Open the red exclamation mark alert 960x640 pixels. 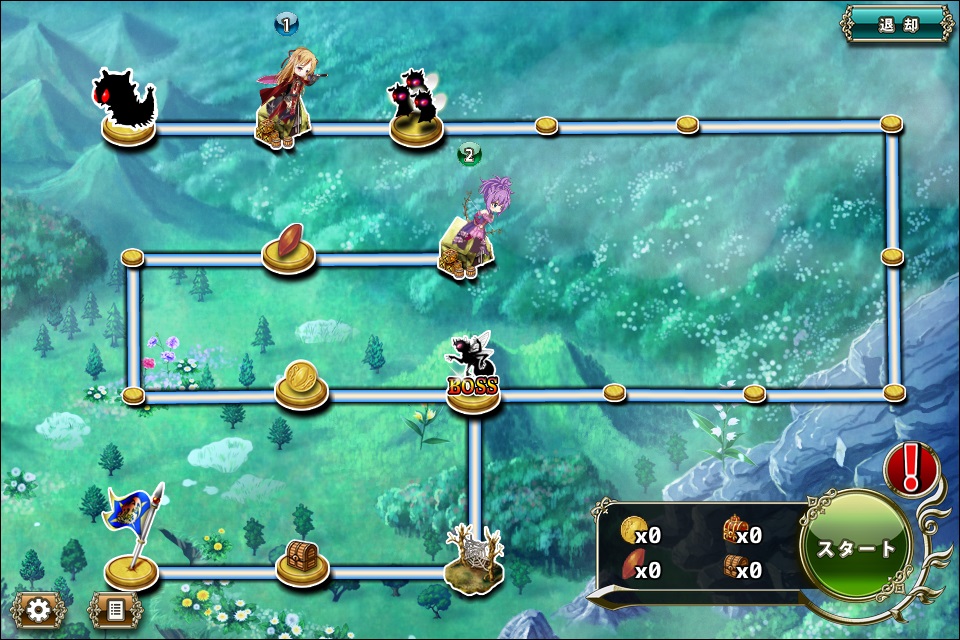point(910,469)
